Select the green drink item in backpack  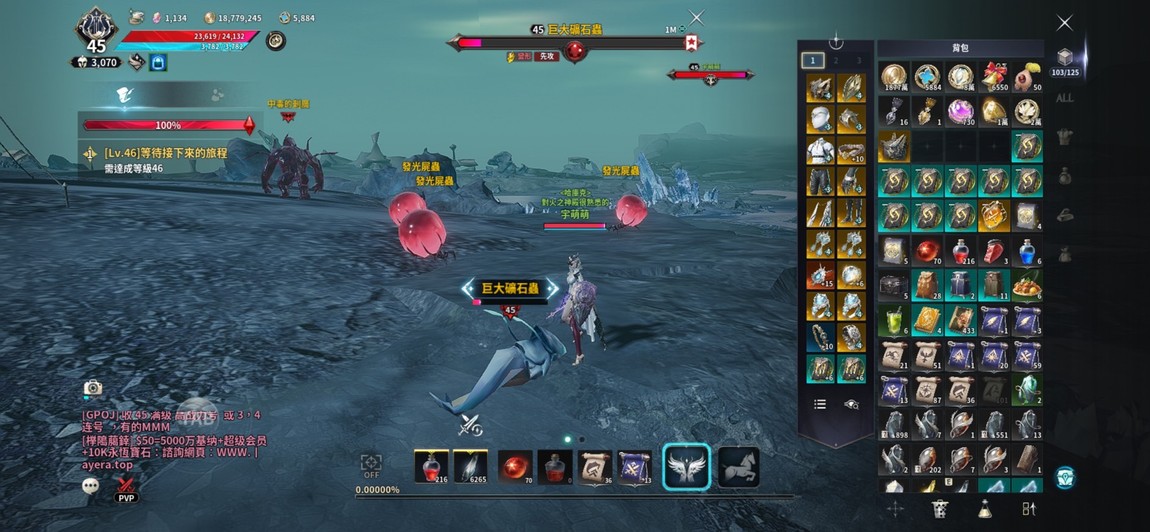[894, 319]
